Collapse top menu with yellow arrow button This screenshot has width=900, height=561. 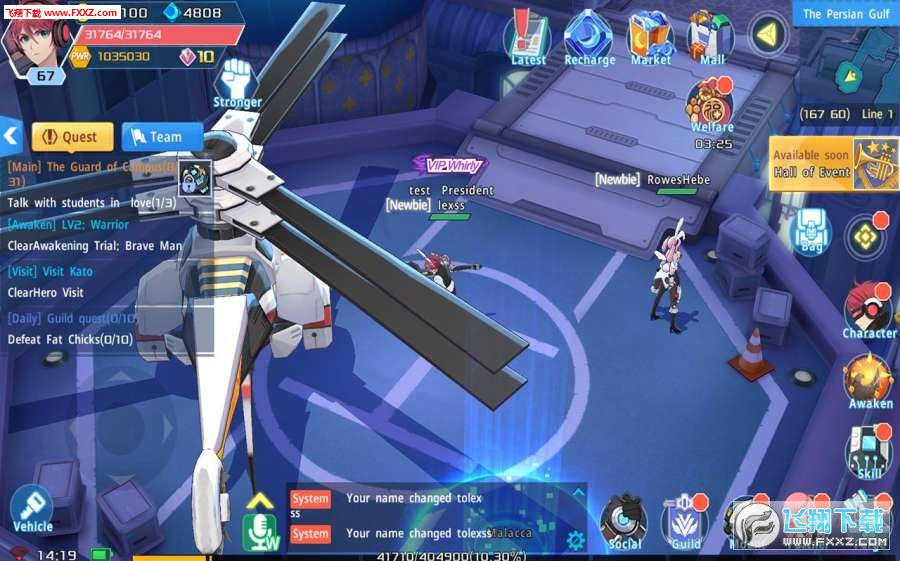pyautogui.click(x=768, y=34)
